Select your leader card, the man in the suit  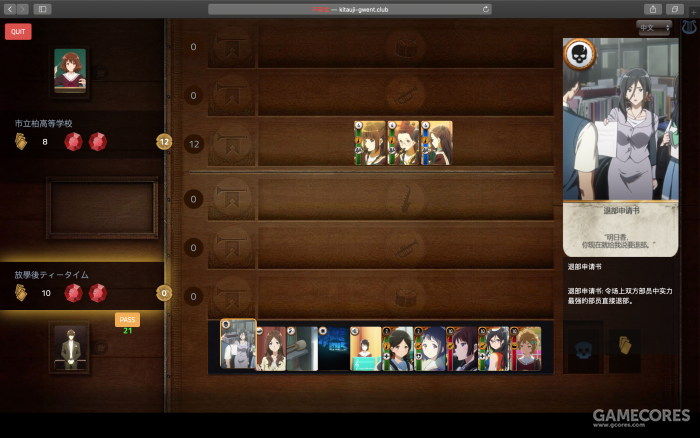pyautogui.click(x=70, y=347)
